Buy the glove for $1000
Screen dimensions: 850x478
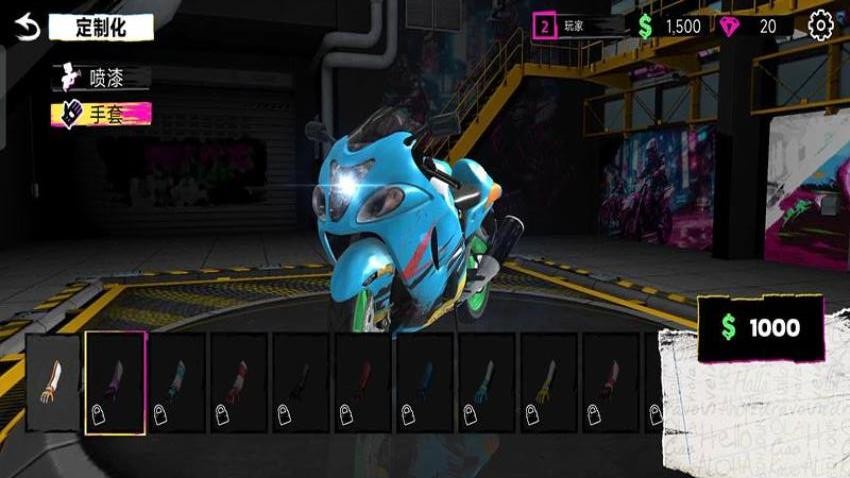[x=760, y=328]
